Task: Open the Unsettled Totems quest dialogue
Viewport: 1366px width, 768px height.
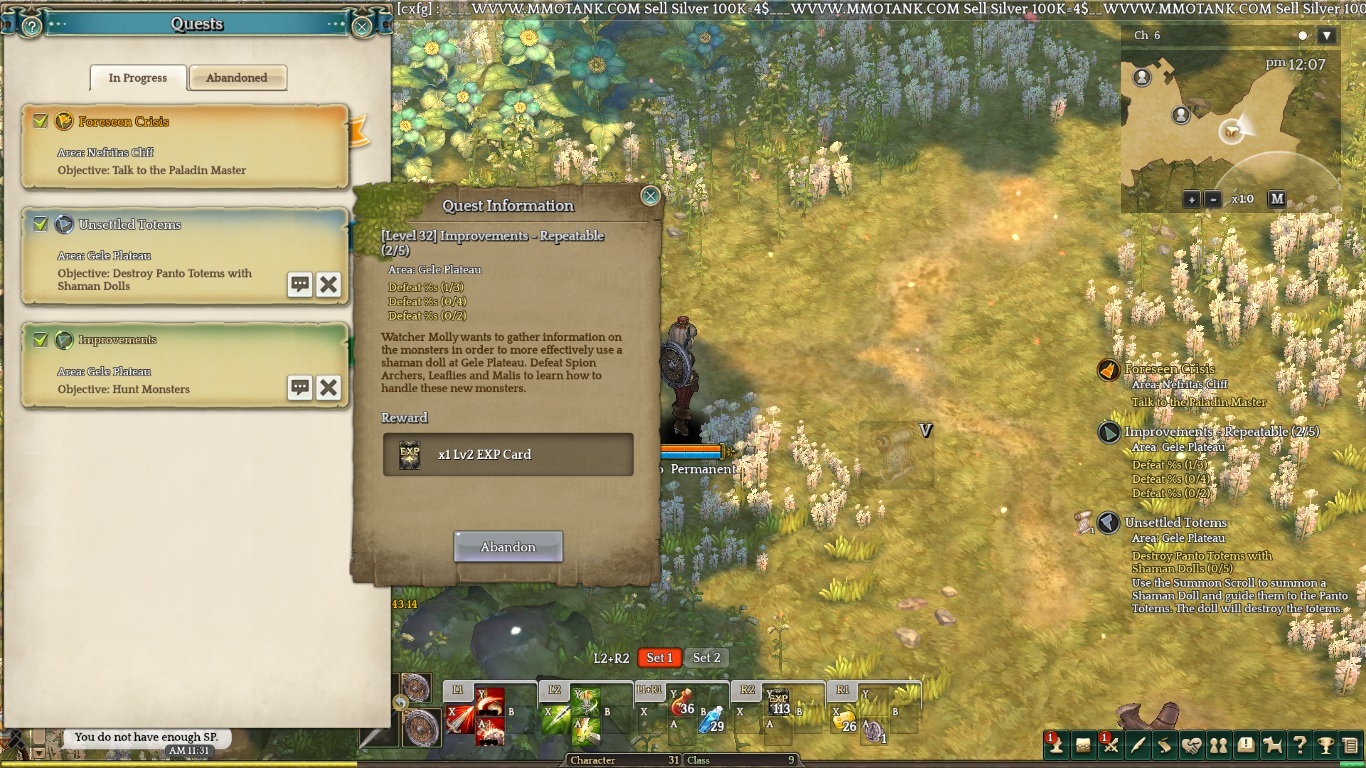Action: [300, 284]
